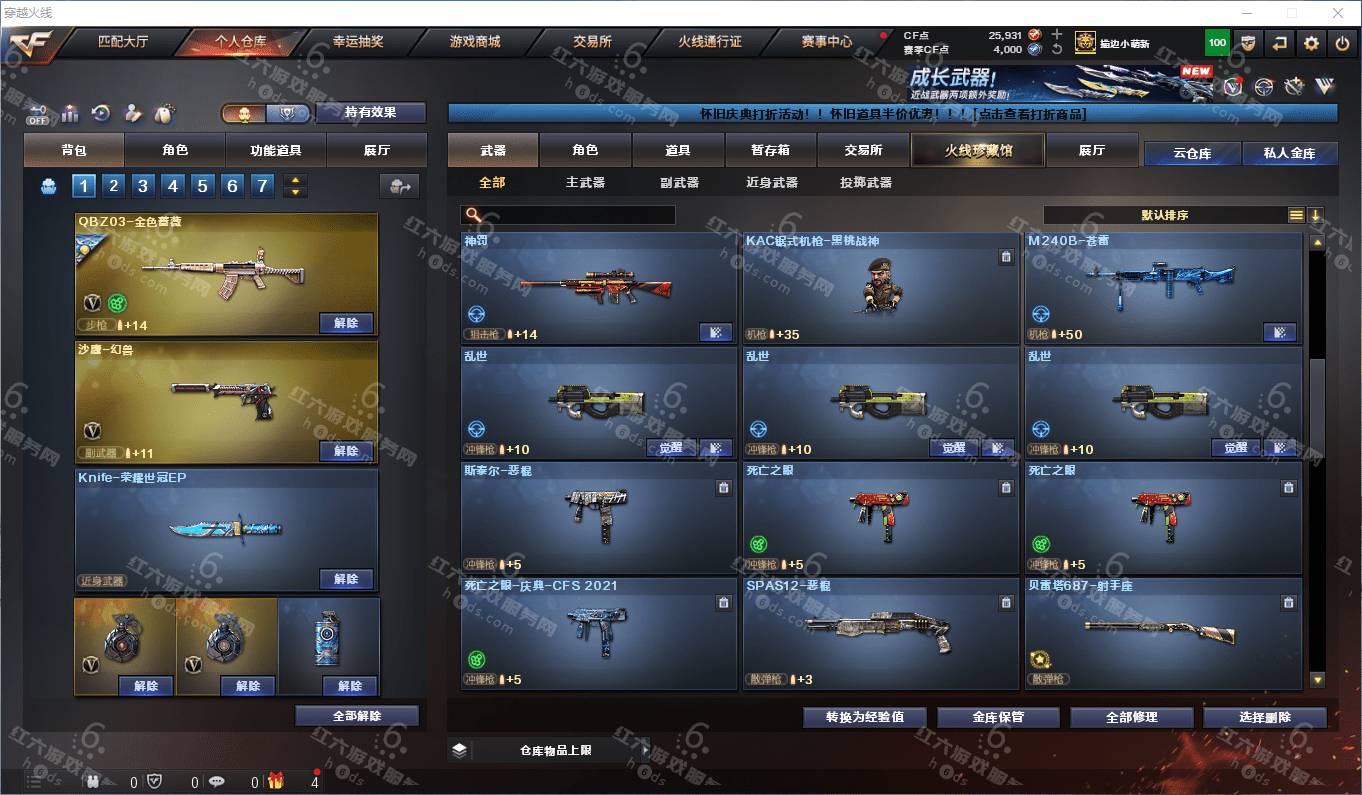Show the 持有效果 owned effects
The image size is (1362, 795).
click(x=370, y=113)
